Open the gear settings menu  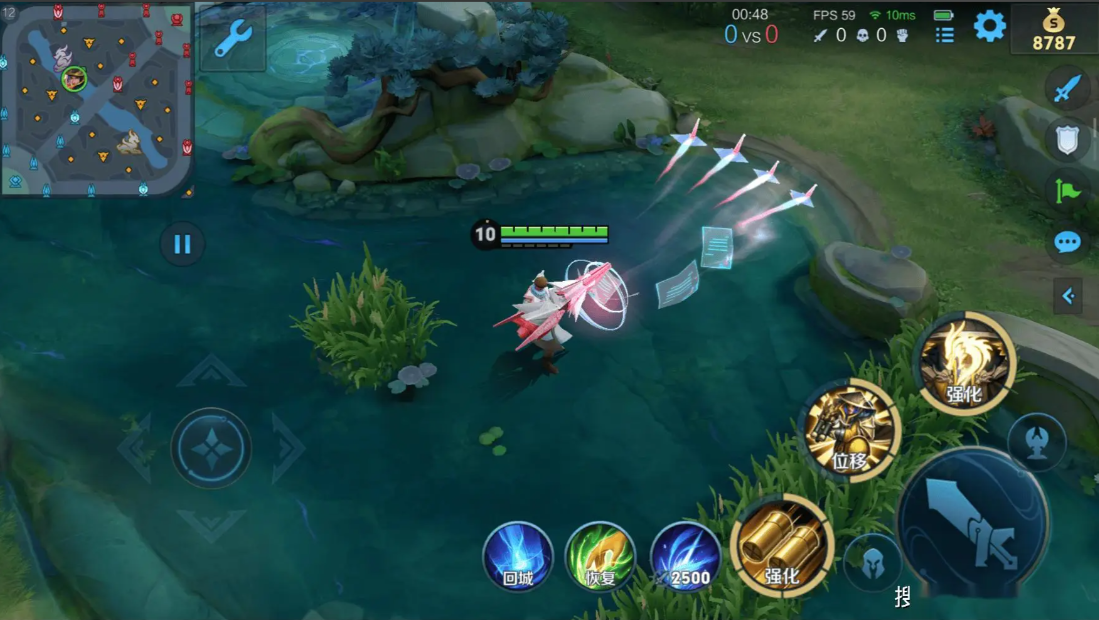[x=989, y=26]
